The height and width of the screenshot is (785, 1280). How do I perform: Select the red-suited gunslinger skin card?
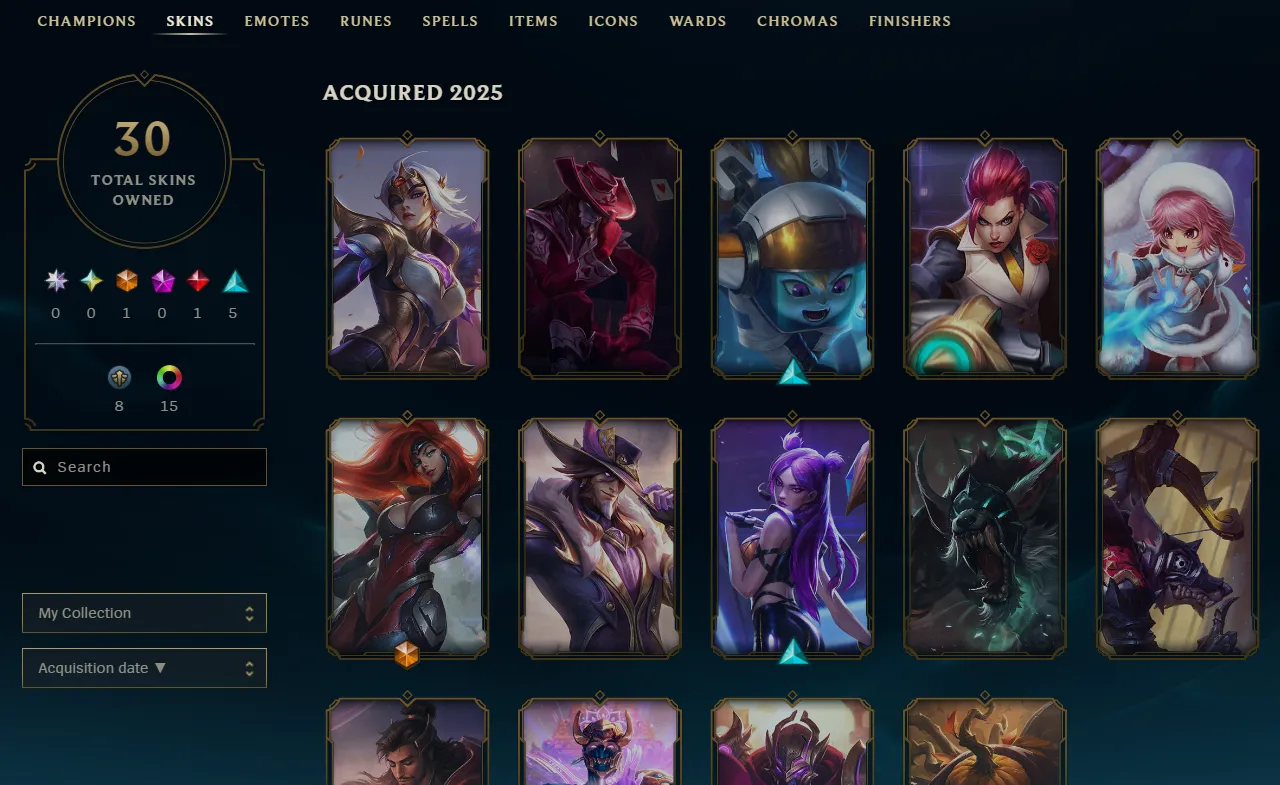pyautogui.click(x=600, y=258)
